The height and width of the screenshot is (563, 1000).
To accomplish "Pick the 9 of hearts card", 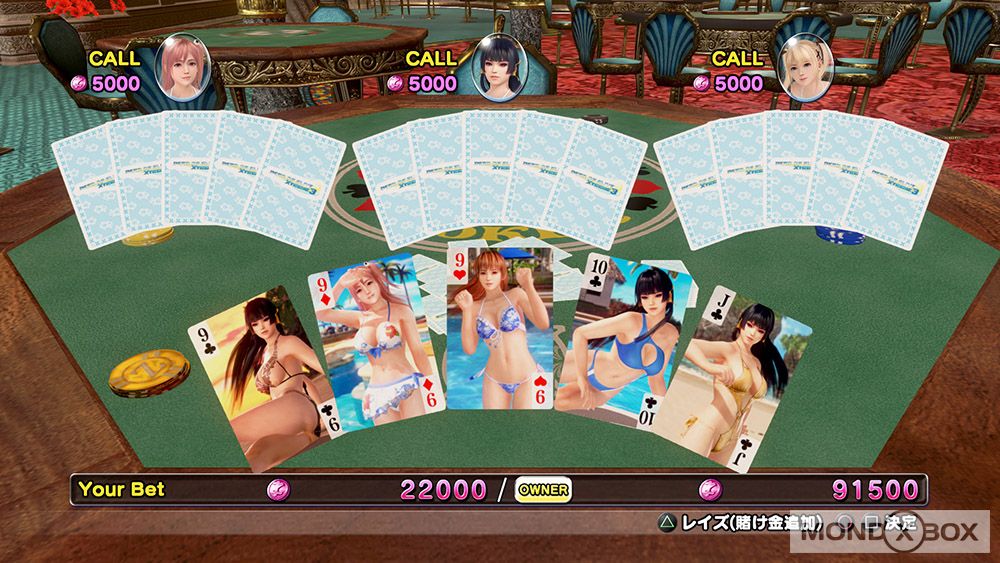I will click(x=499, y=328).
